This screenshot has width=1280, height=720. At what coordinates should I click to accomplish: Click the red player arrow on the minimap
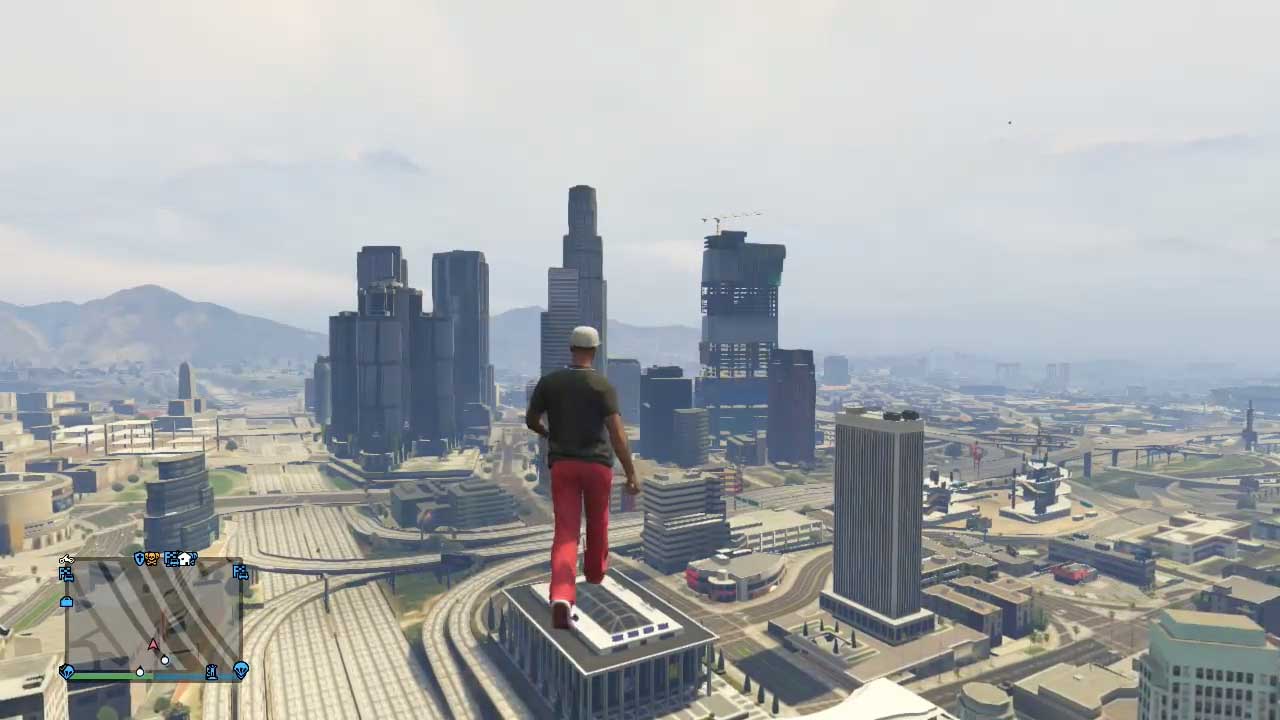tap(152, 643)
